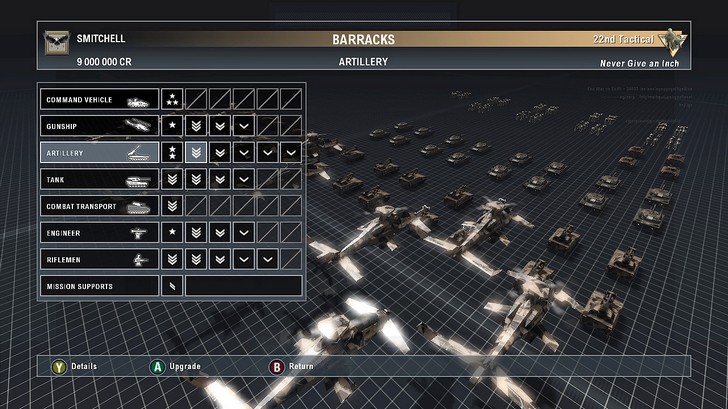Open the Mission Supports row

click(99, 286)
